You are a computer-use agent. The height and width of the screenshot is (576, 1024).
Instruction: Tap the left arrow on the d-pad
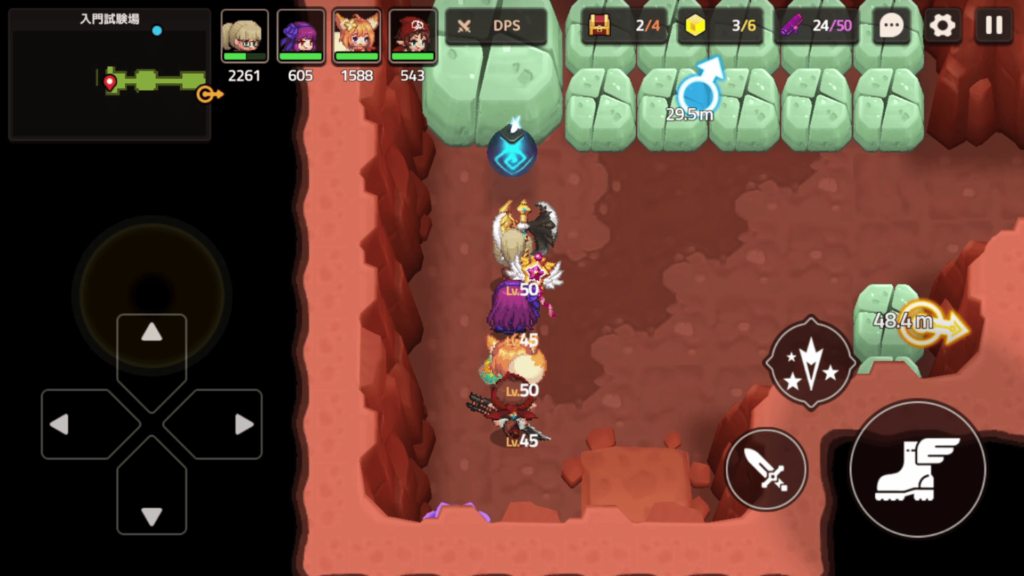[x=60, y=424]
